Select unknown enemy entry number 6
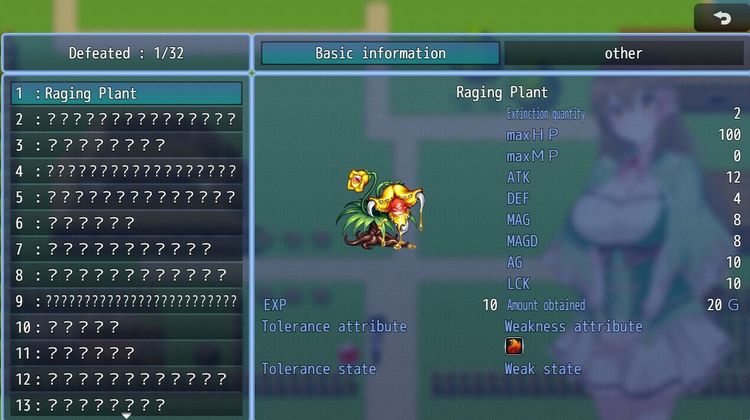750x420 pixels. click(126, 223)
